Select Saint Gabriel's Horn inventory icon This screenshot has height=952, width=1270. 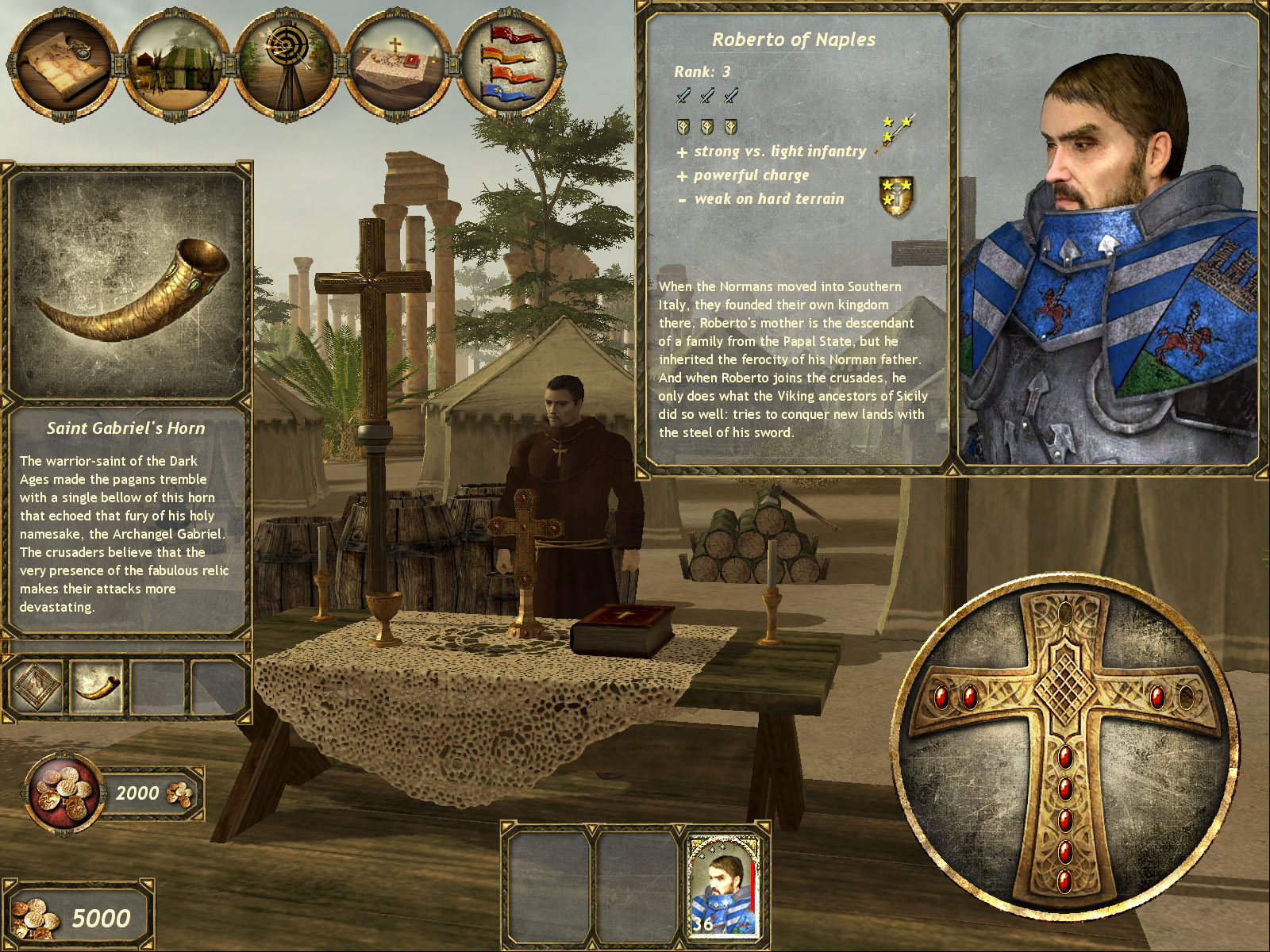point(98,686)
